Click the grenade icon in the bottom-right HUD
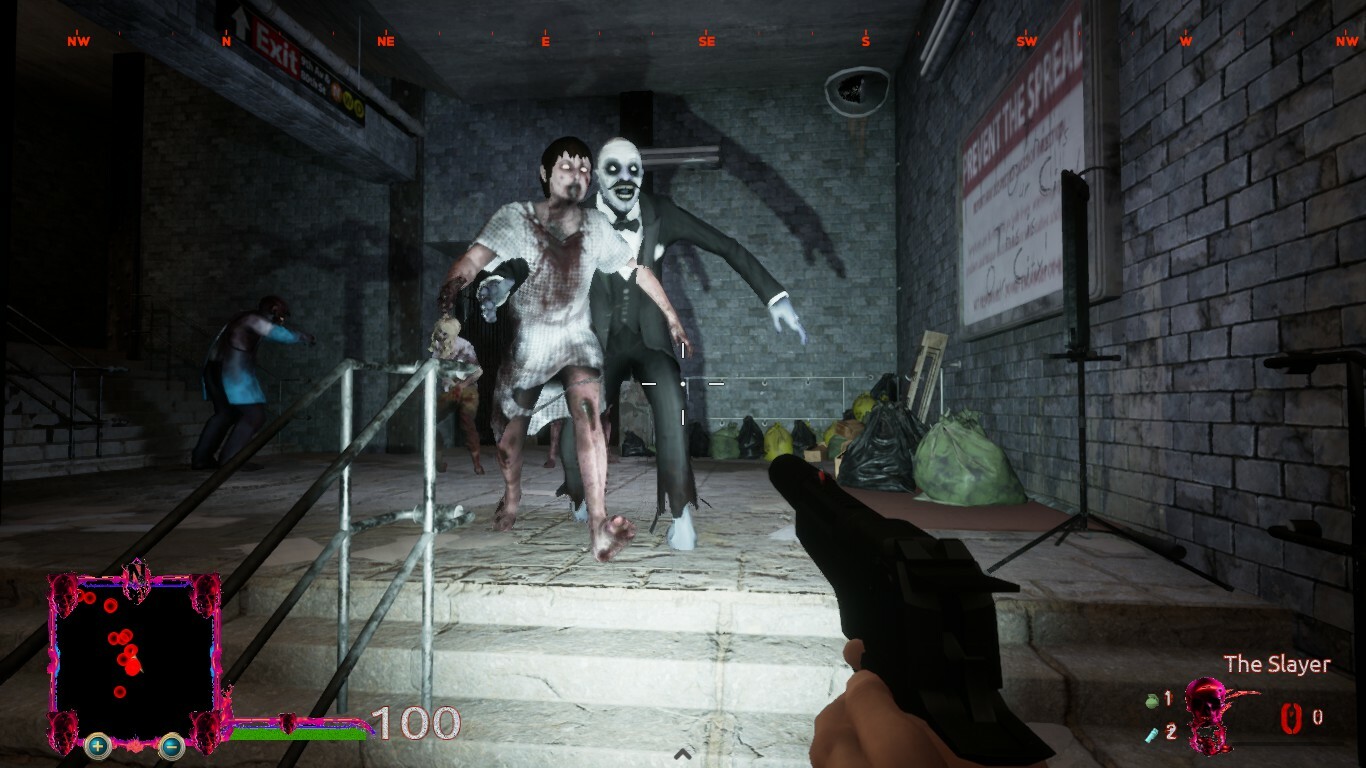 [1152, 699]
